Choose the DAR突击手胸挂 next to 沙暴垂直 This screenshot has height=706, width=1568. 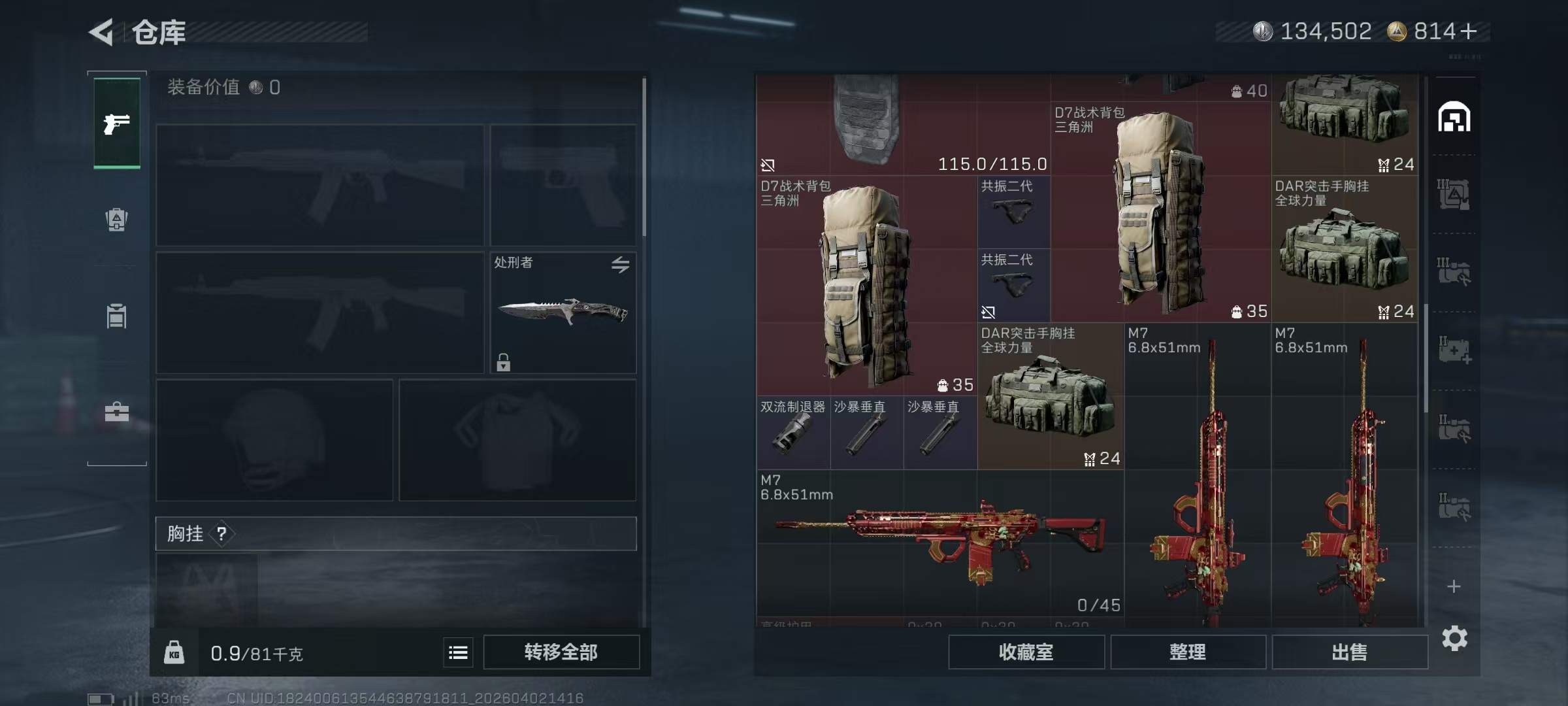point(1050,395)
